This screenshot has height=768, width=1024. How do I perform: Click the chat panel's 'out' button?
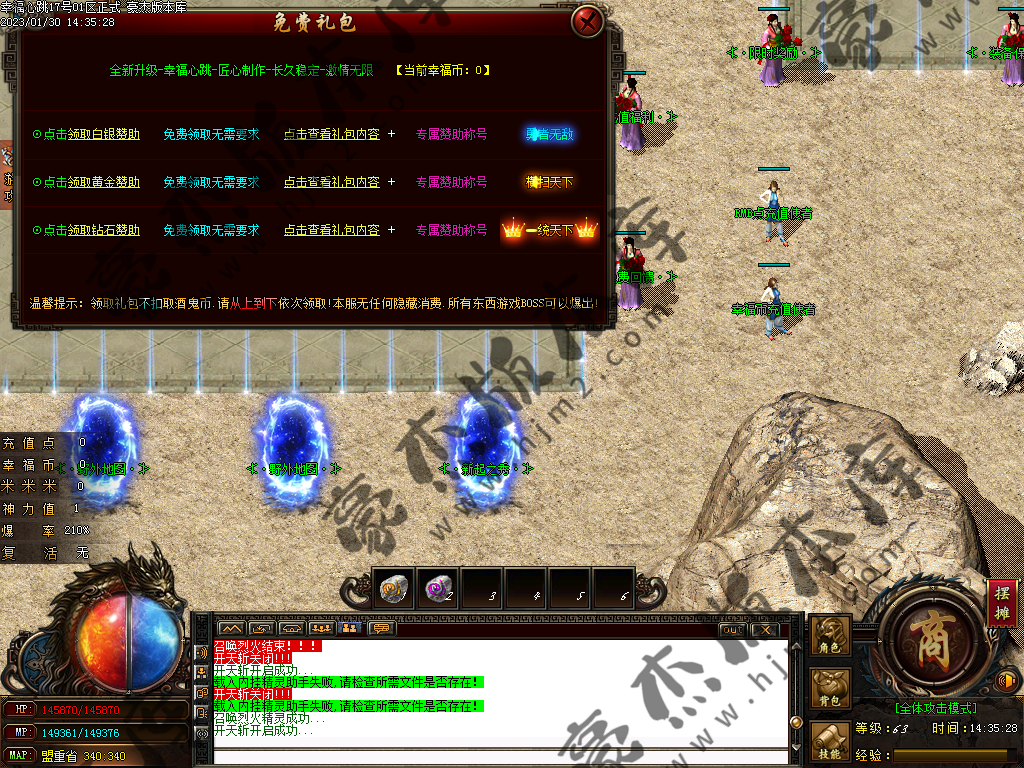pos(732,629)
